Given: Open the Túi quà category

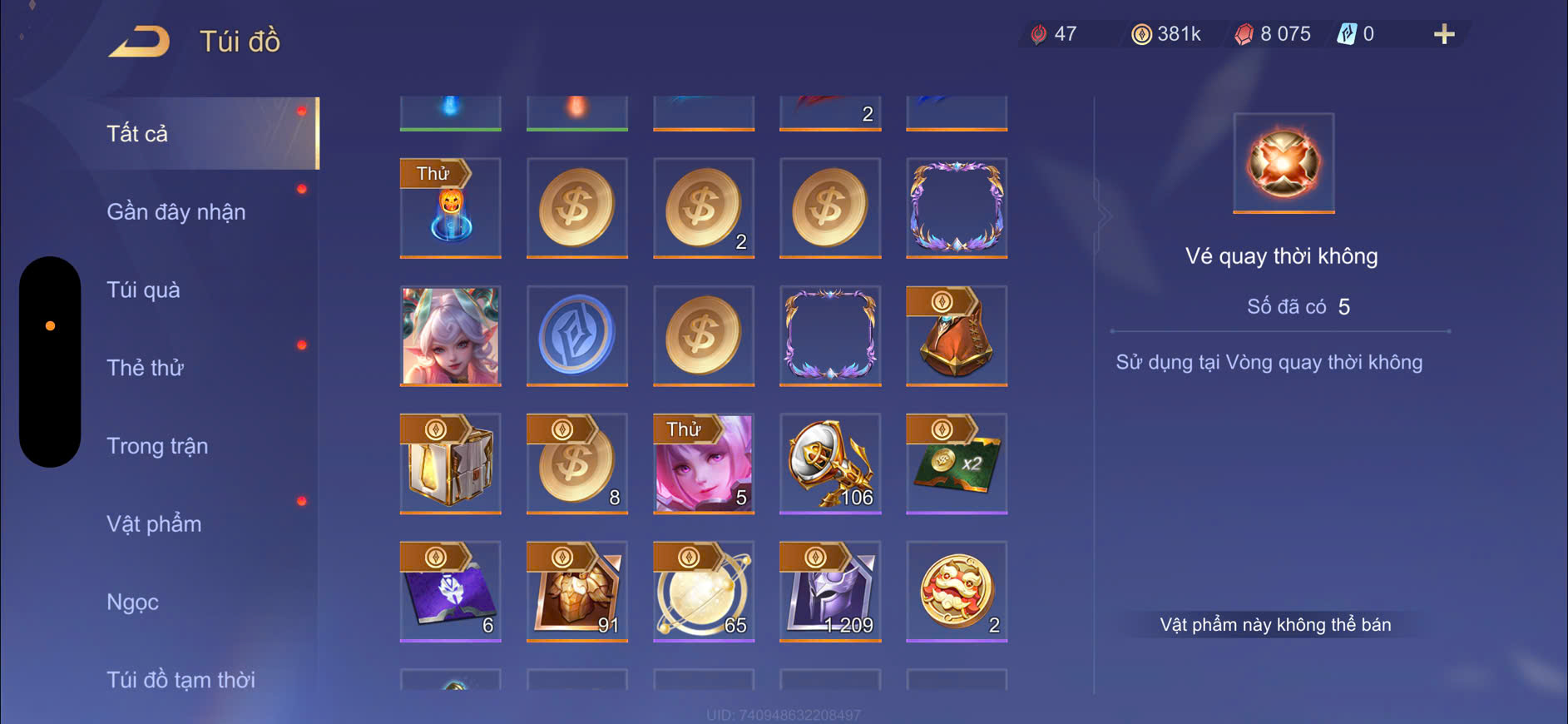Looking at the screenshot, I should pos(143,290).
